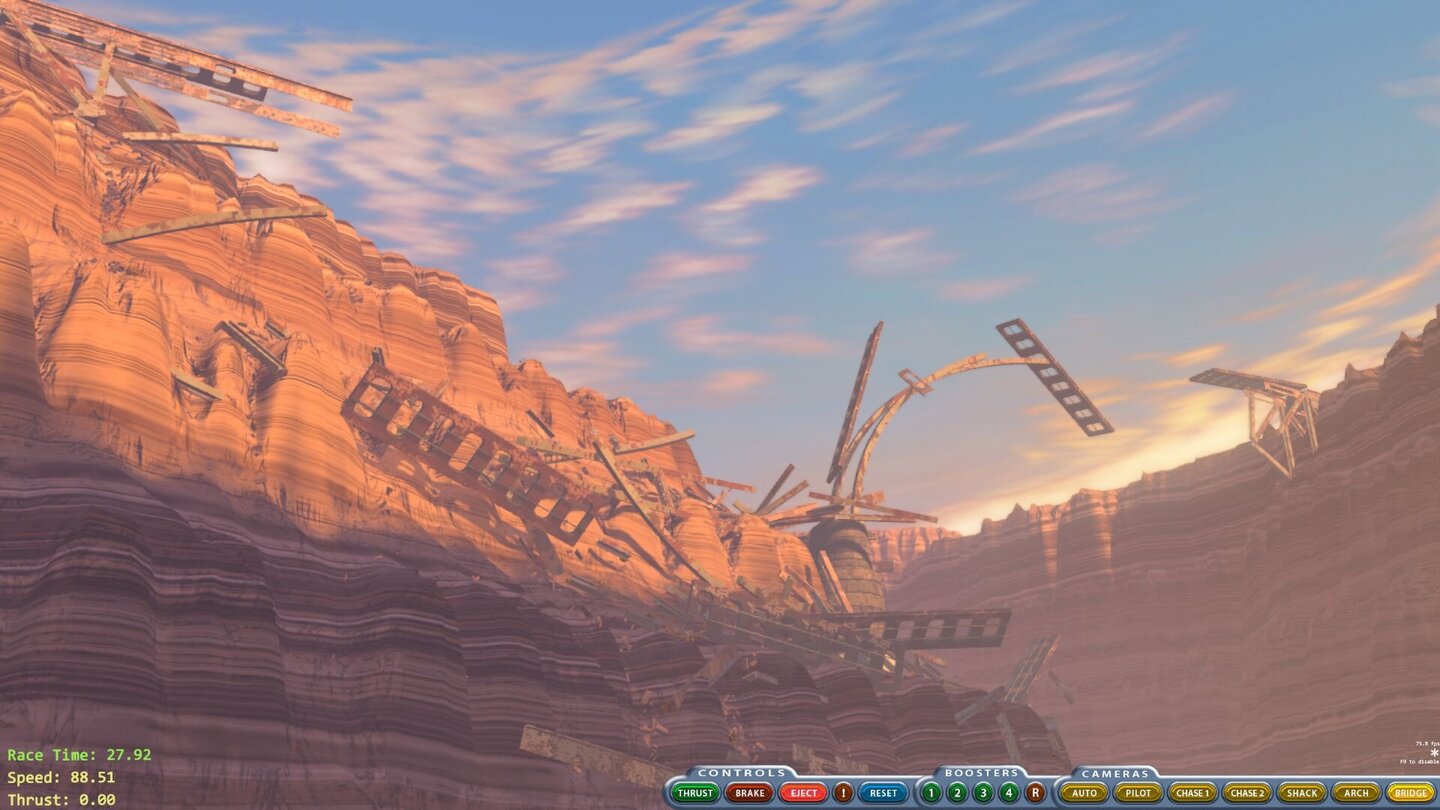Select the BRIDGE camera view
1440x810 pixels.
click(x=1411, y=792)
